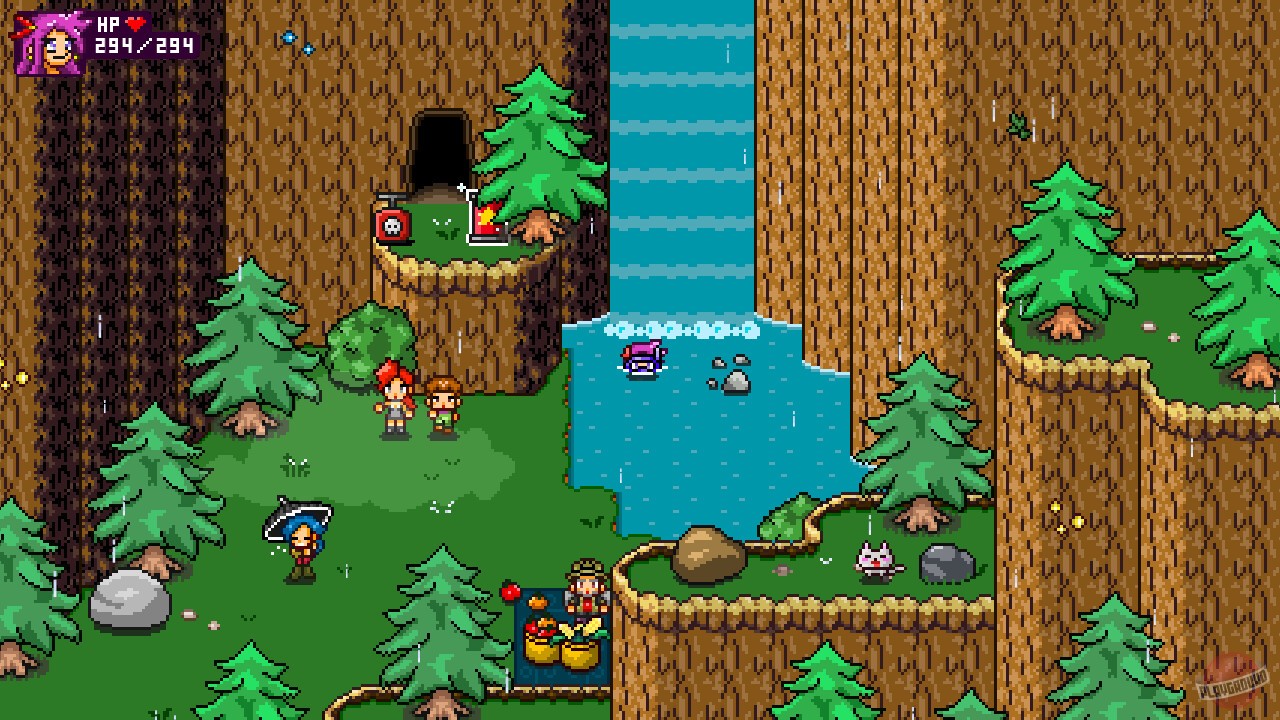Talk to the merchant in the green hat
Image resolution: width=1280 pixels, height=720 pixels.
585,590
